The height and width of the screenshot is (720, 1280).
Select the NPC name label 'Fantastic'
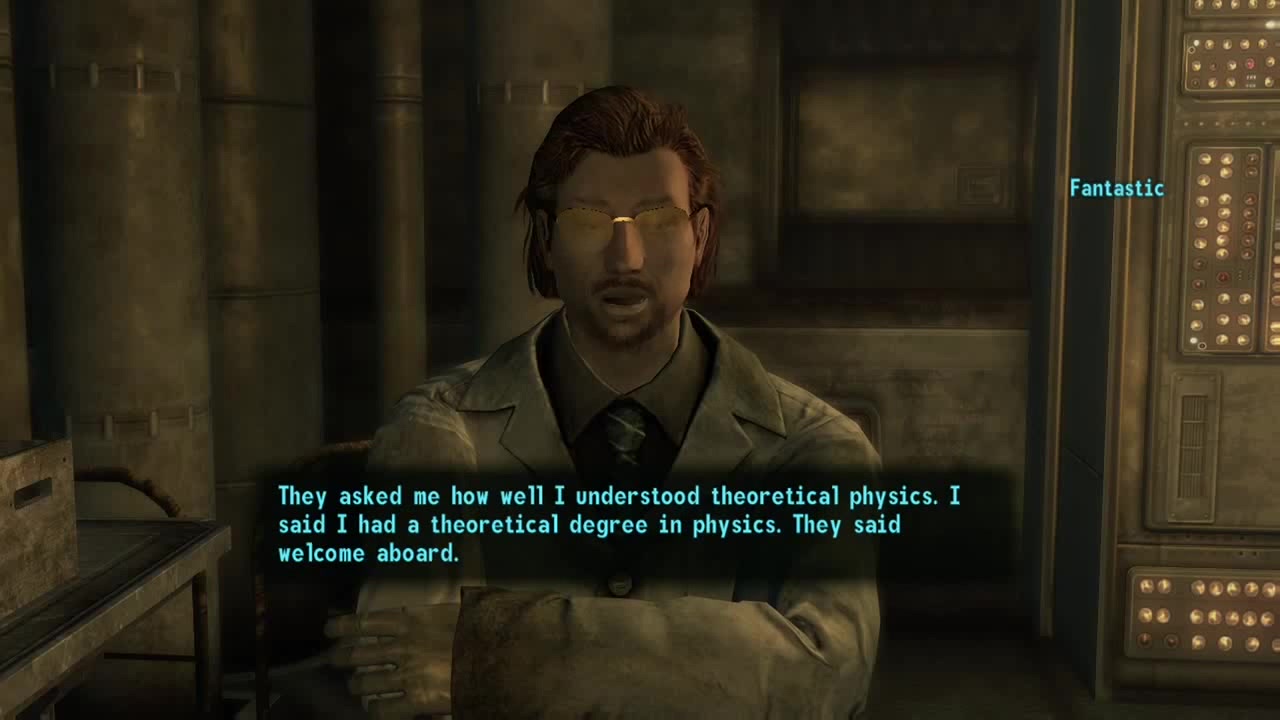click(x=1116, y=187)
